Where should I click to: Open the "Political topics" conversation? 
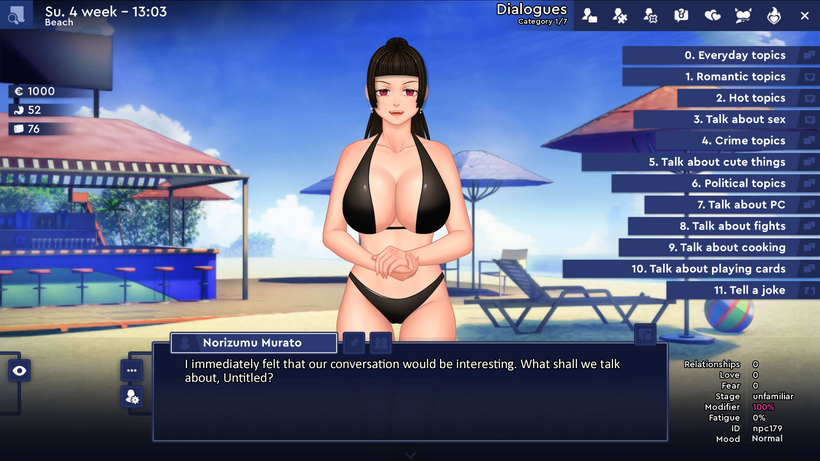pyautogui.click(x=737, y=184)
